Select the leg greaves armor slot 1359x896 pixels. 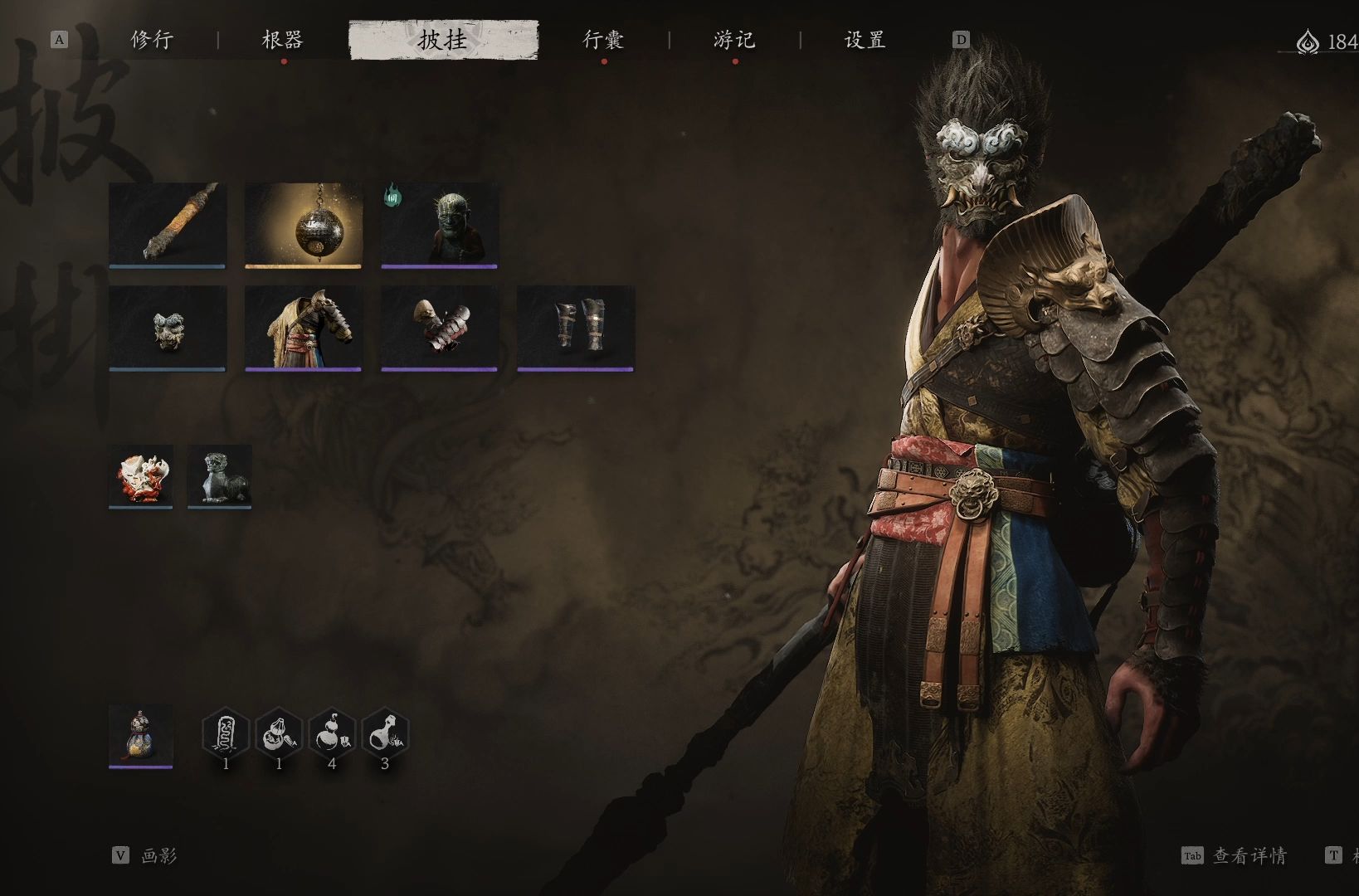[576, 328]
